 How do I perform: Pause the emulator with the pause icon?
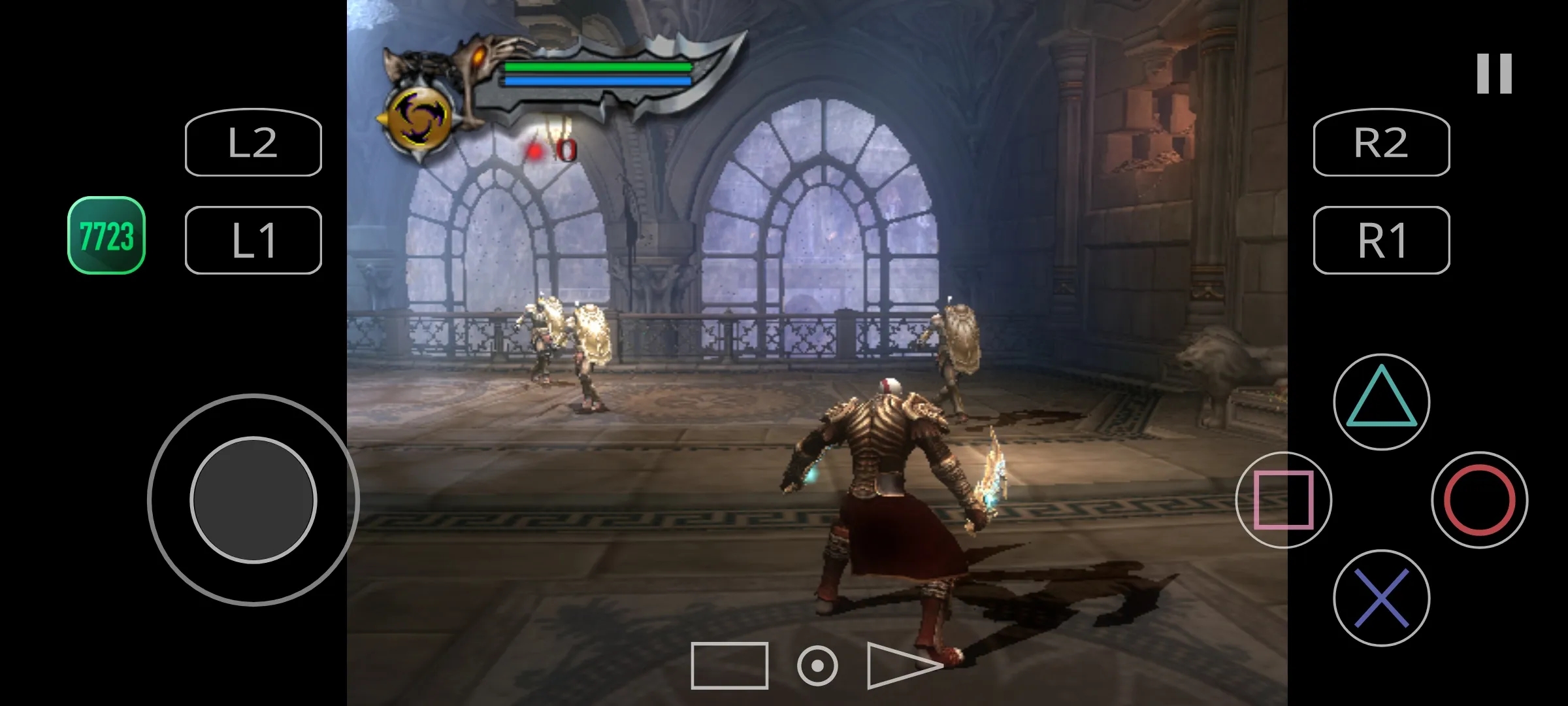[x=1494, y=73]
